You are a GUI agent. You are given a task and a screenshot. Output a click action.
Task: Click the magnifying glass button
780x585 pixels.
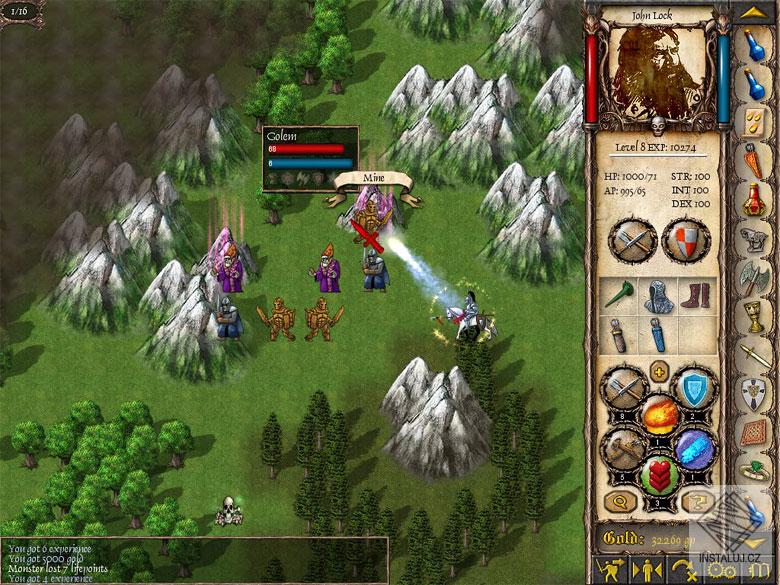coord(622,503)
